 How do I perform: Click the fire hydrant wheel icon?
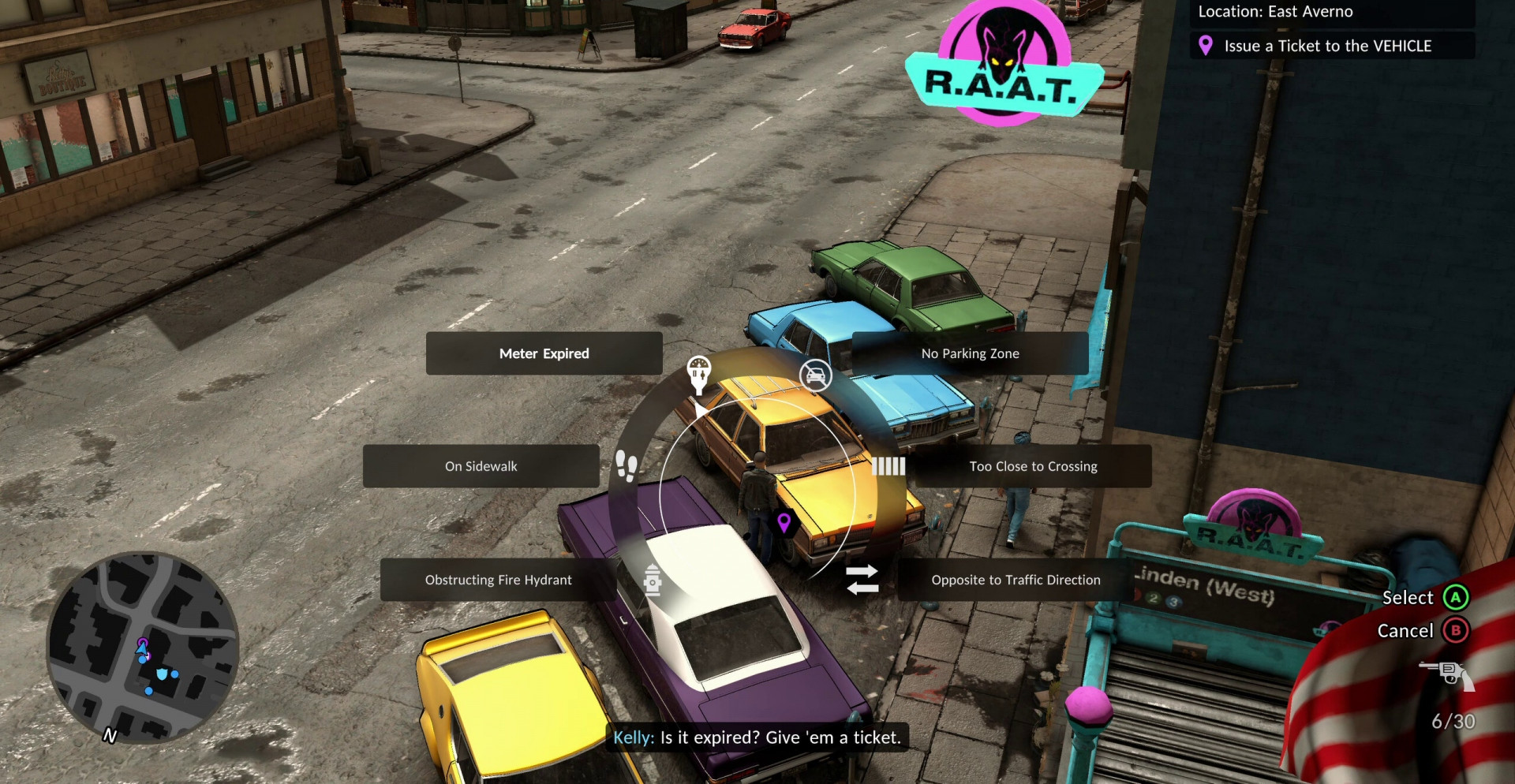[x=653, y=580]
